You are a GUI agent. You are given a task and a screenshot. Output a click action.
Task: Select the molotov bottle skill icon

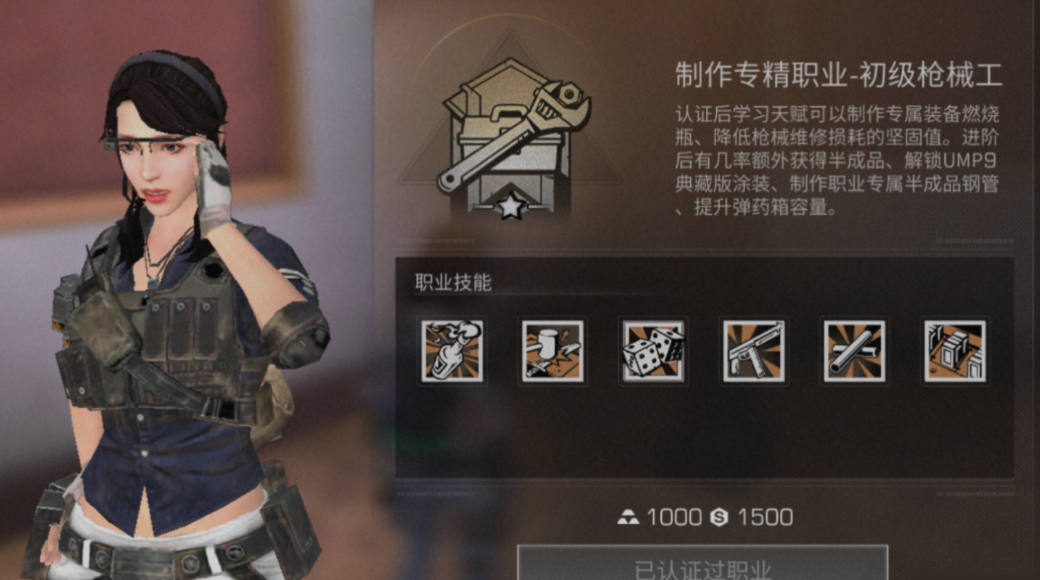tap(452, 351)
